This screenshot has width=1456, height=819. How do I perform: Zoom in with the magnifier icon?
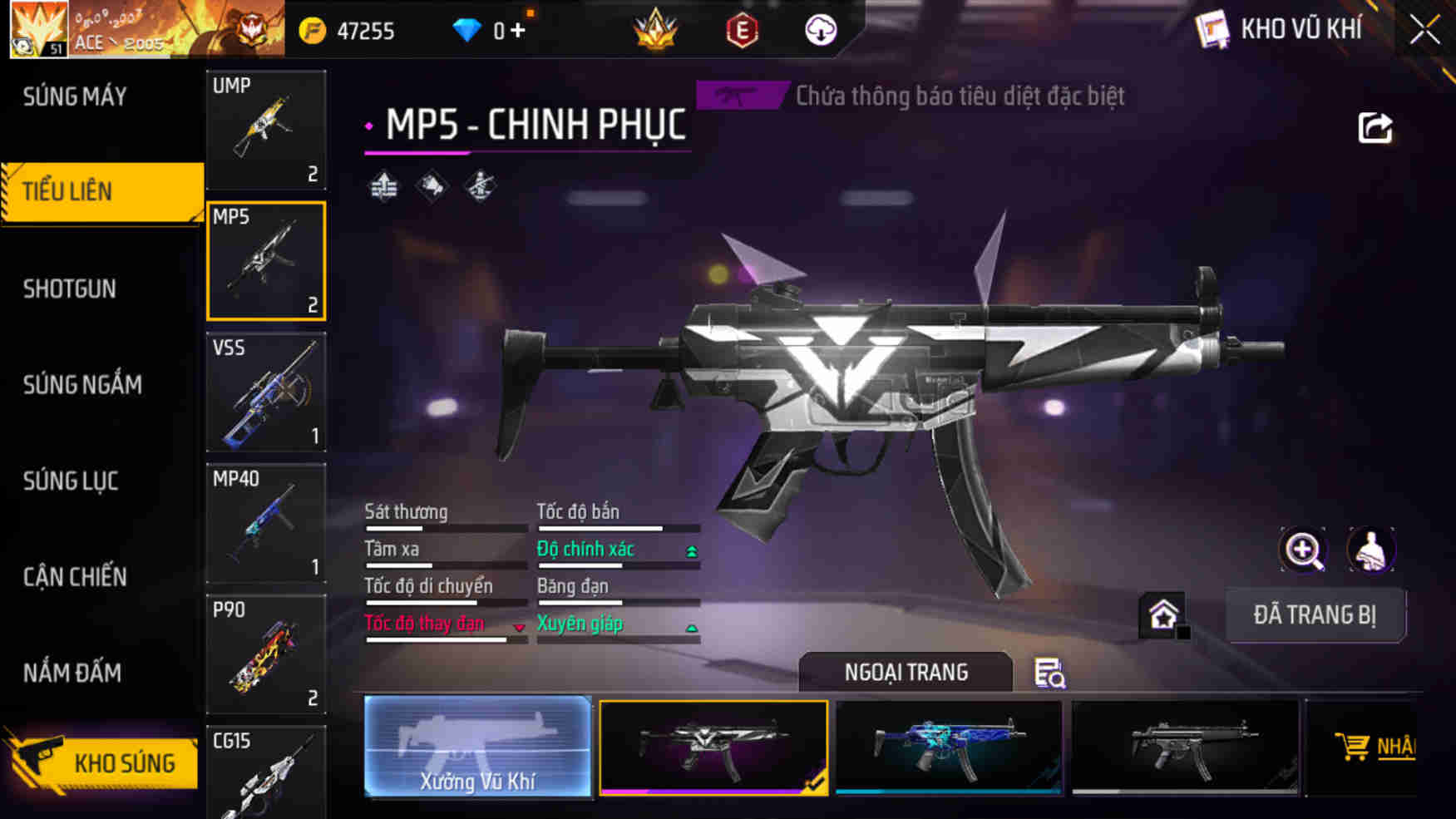tap(1302, 550)
